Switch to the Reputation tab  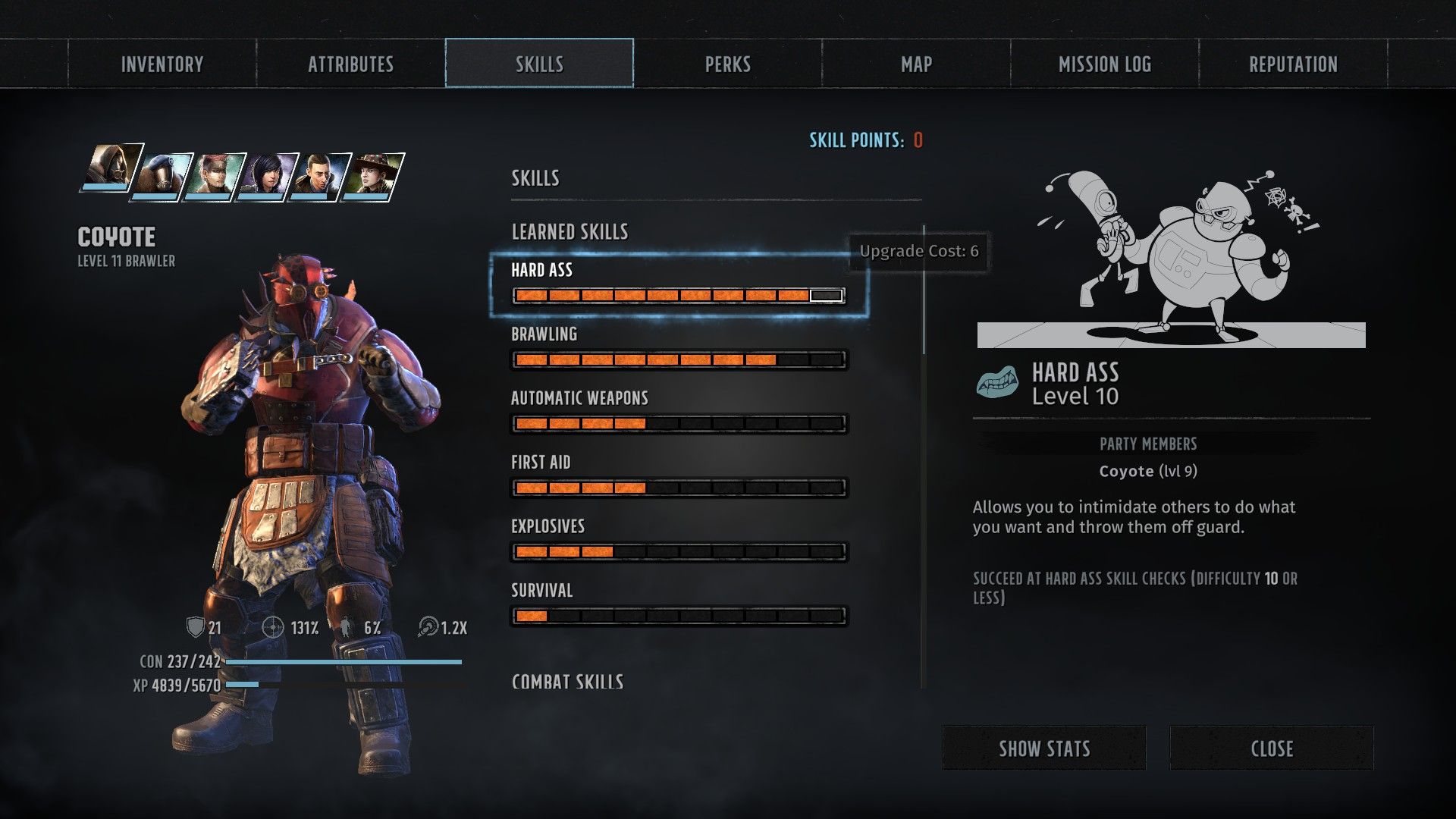[x=1293, y=64]
